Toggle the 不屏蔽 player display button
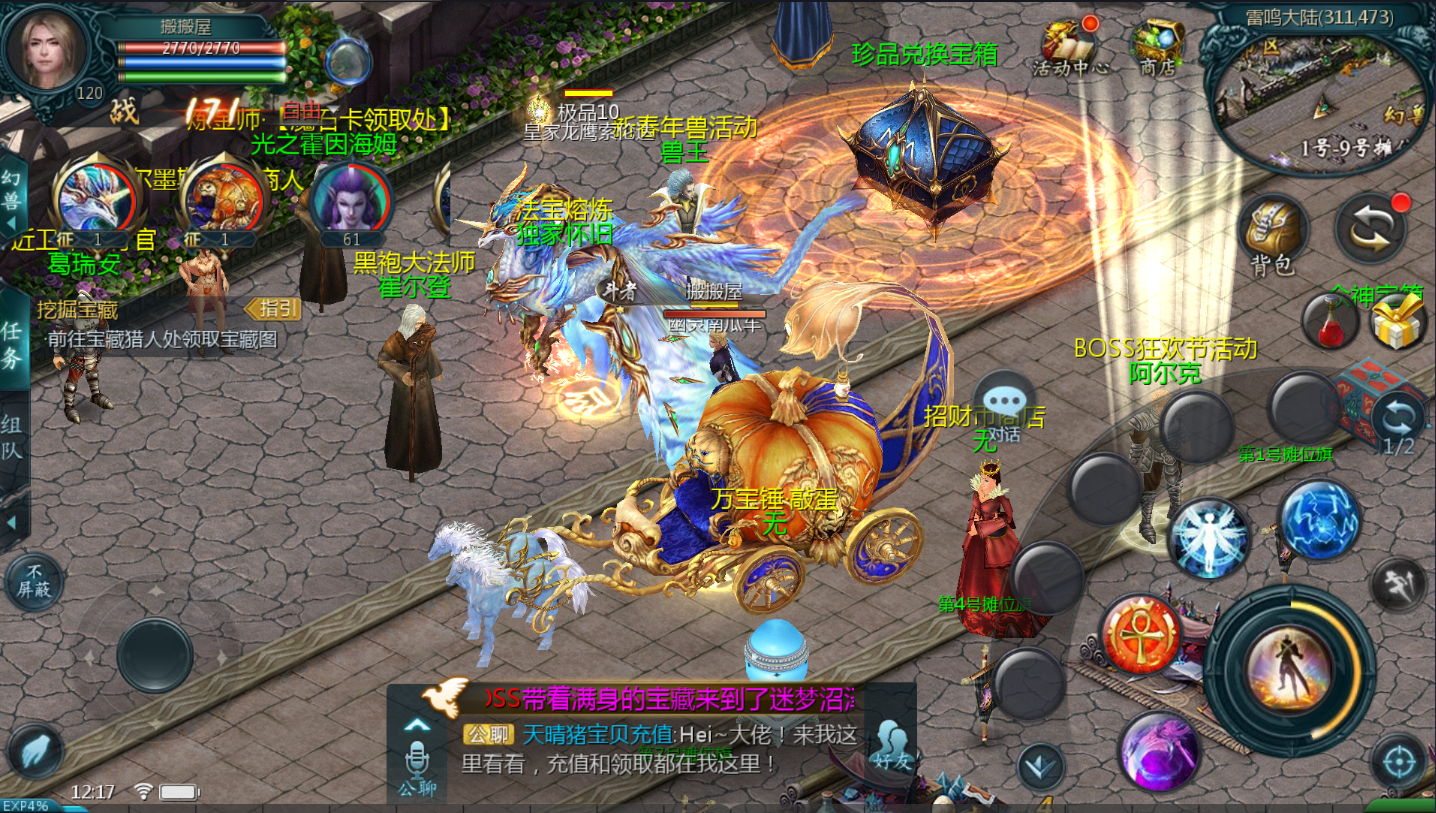Image resolution: width=1436 pixels, height=813 pixels. [x=34, y=580]
